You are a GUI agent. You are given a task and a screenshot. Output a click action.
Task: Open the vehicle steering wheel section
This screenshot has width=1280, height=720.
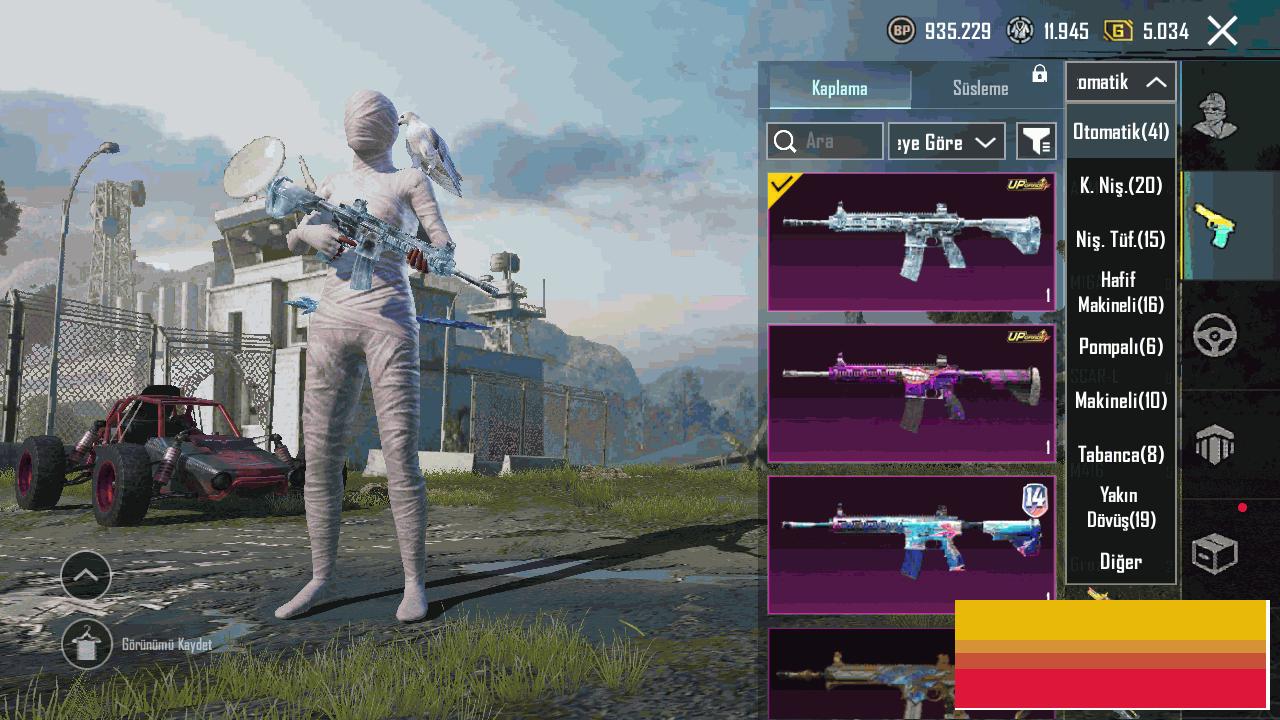pyautogui.click(x=1215, y=336)
